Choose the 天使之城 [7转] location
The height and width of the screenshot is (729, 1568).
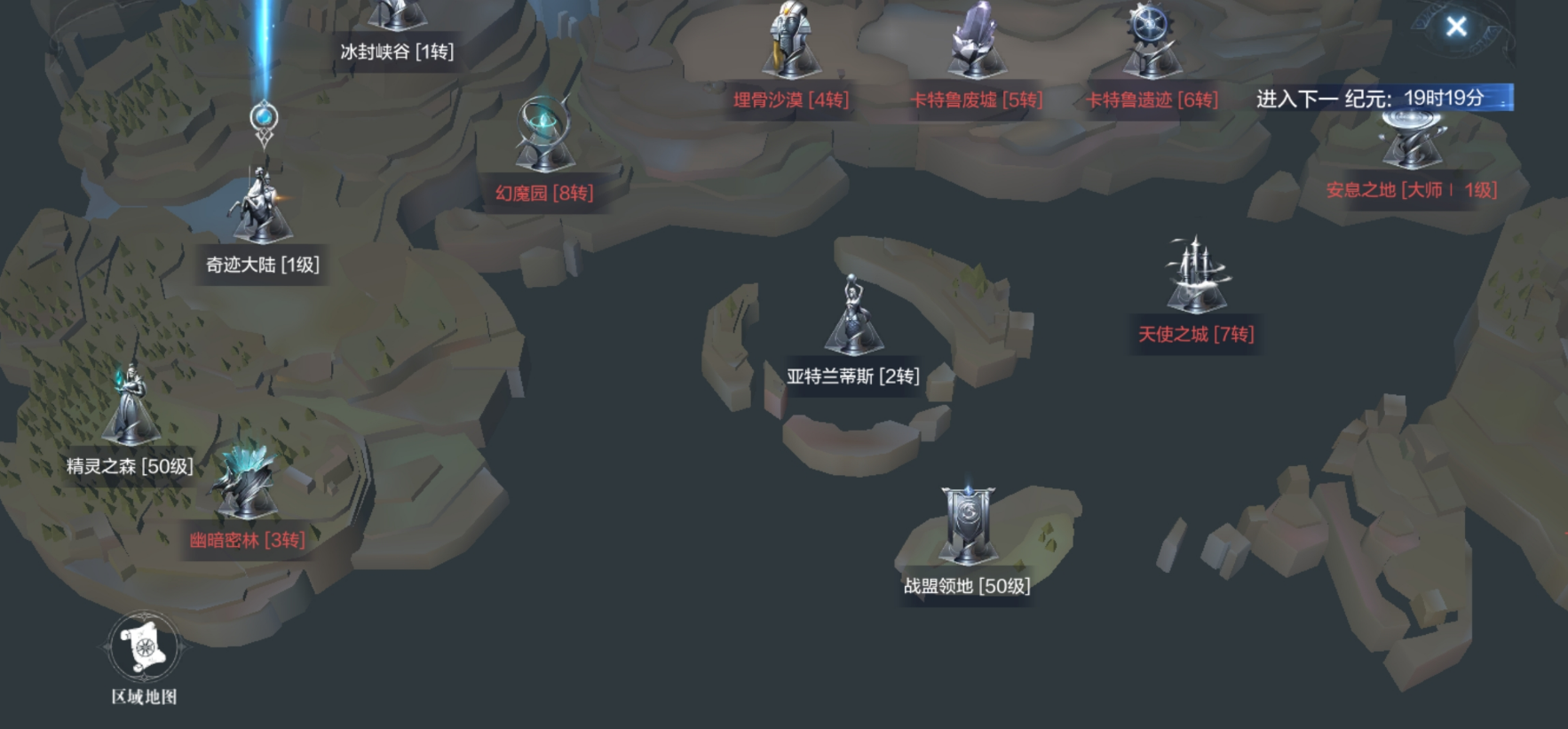tap(1196, 277)
